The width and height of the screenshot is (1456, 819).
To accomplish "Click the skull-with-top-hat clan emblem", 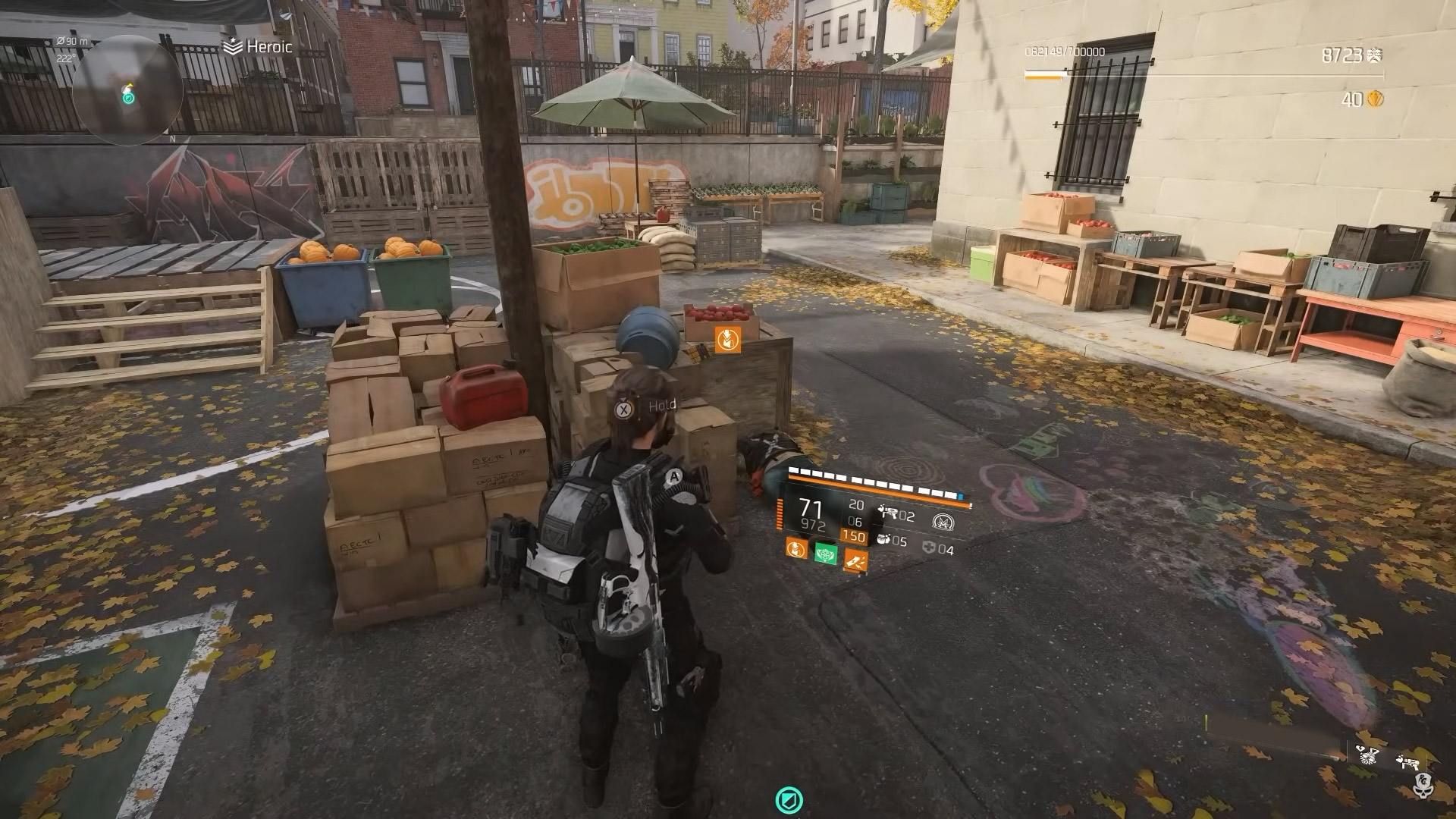I will point(1423,786).
